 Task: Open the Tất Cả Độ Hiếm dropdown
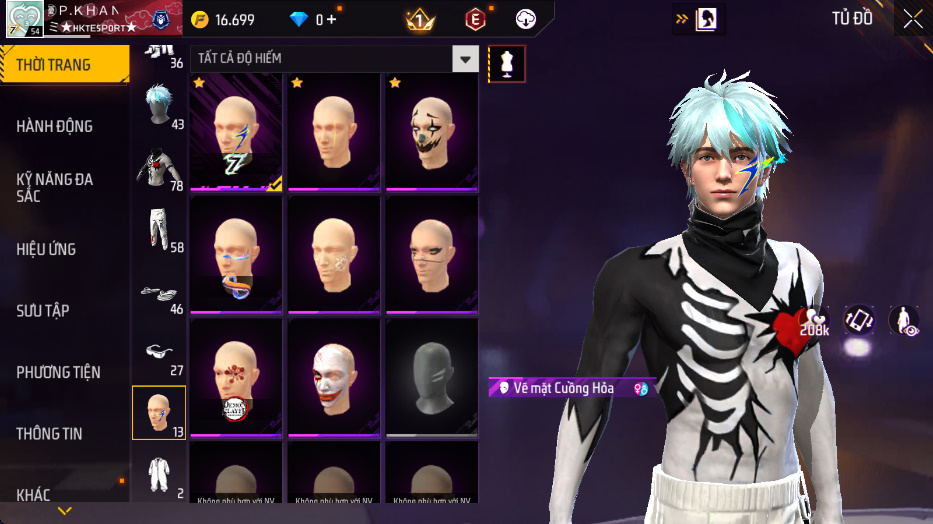pyautogui.click(x=464, y=59)
